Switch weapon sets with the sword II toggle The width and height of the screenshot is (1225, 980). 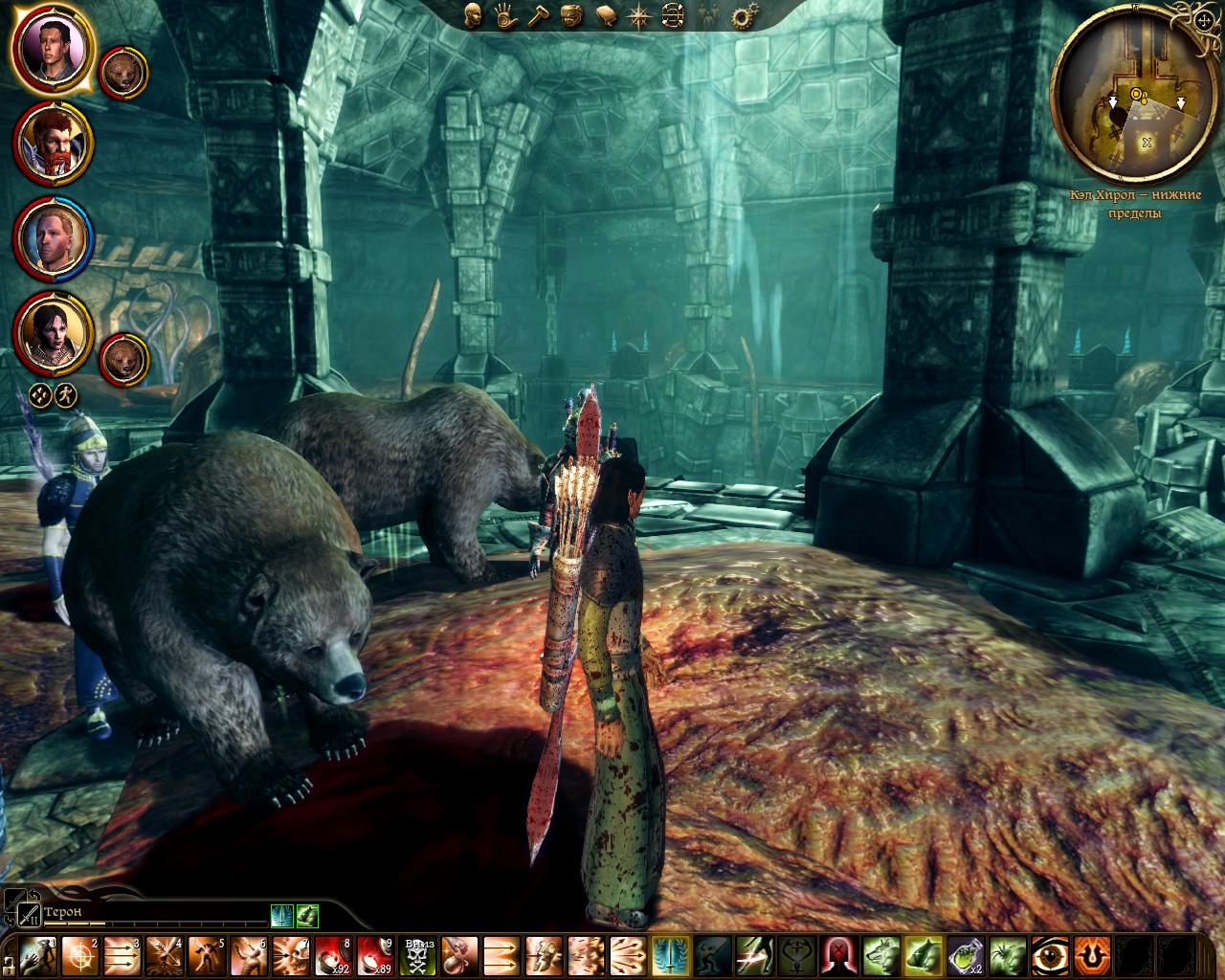pos(30,915)
